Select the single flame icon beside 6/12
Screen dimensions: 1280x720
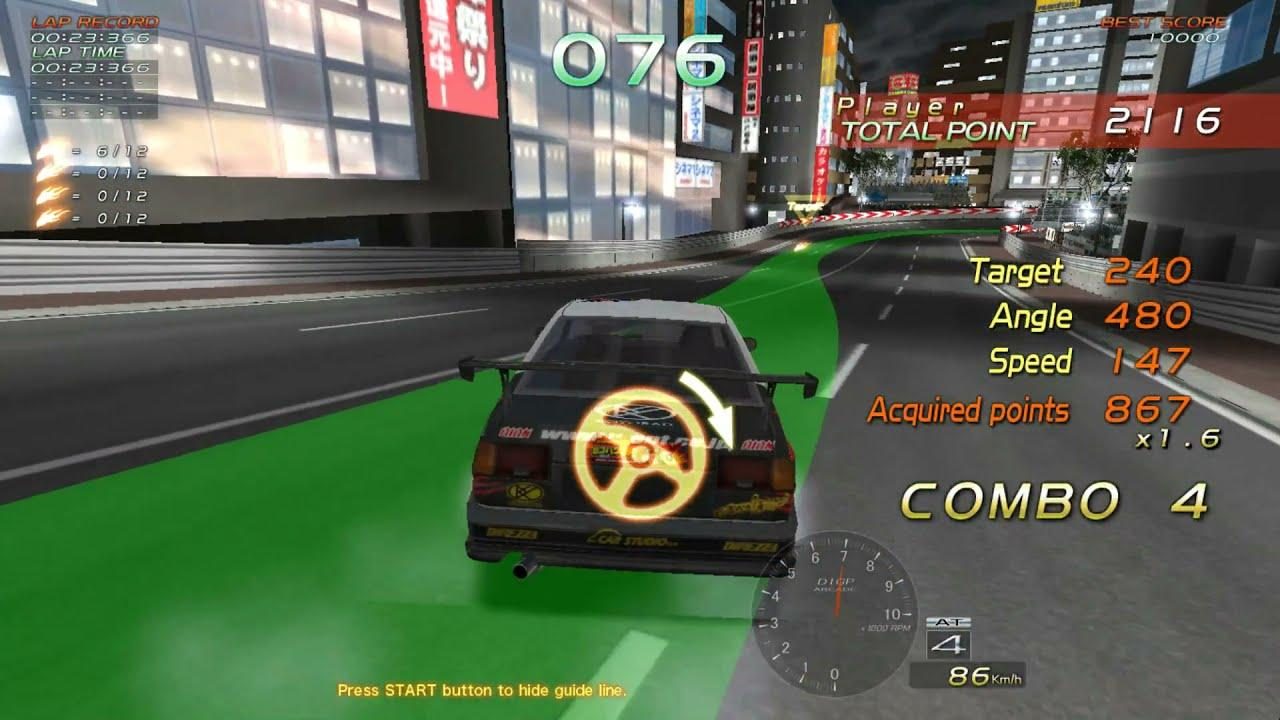[x=45, y=150]
